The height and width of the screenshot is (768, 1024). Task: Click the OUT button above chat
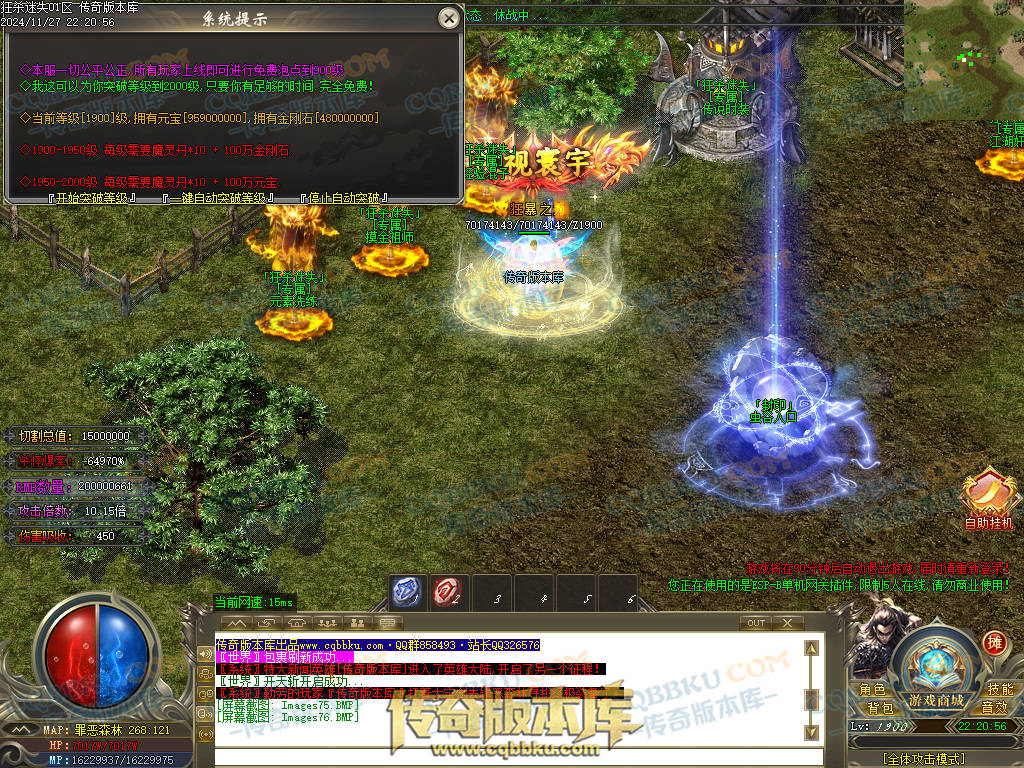(756, 623)
